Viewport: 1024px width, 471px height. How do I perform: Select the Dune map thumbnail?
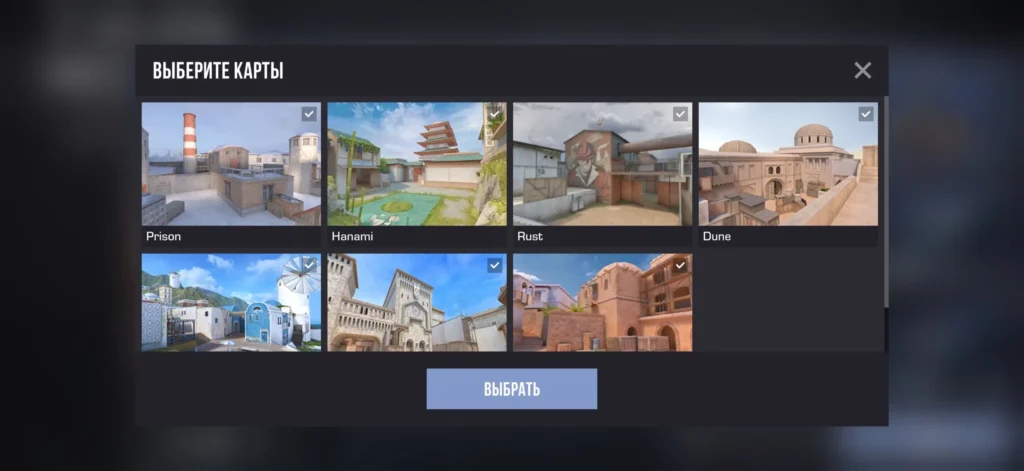[787, 165]
